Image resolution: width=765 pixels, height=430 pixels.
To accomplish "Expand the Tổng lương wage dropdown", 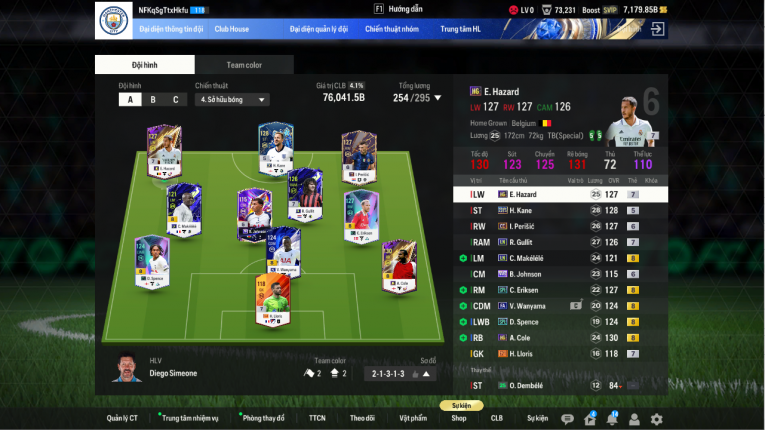I will (437, 98).
